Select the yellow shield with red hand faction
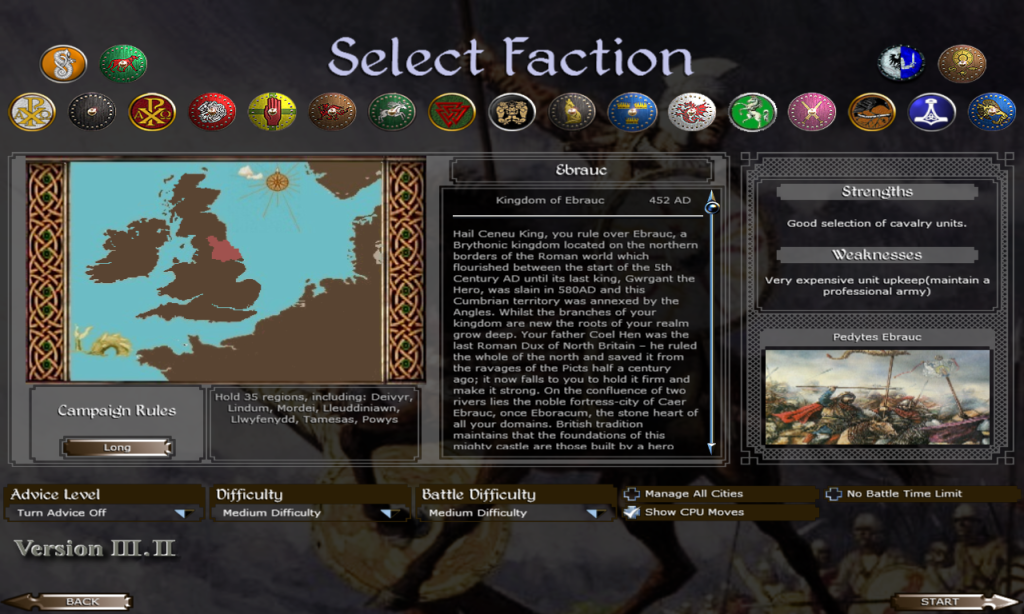This screenshot has width=1024, height=614. [272, 112]
